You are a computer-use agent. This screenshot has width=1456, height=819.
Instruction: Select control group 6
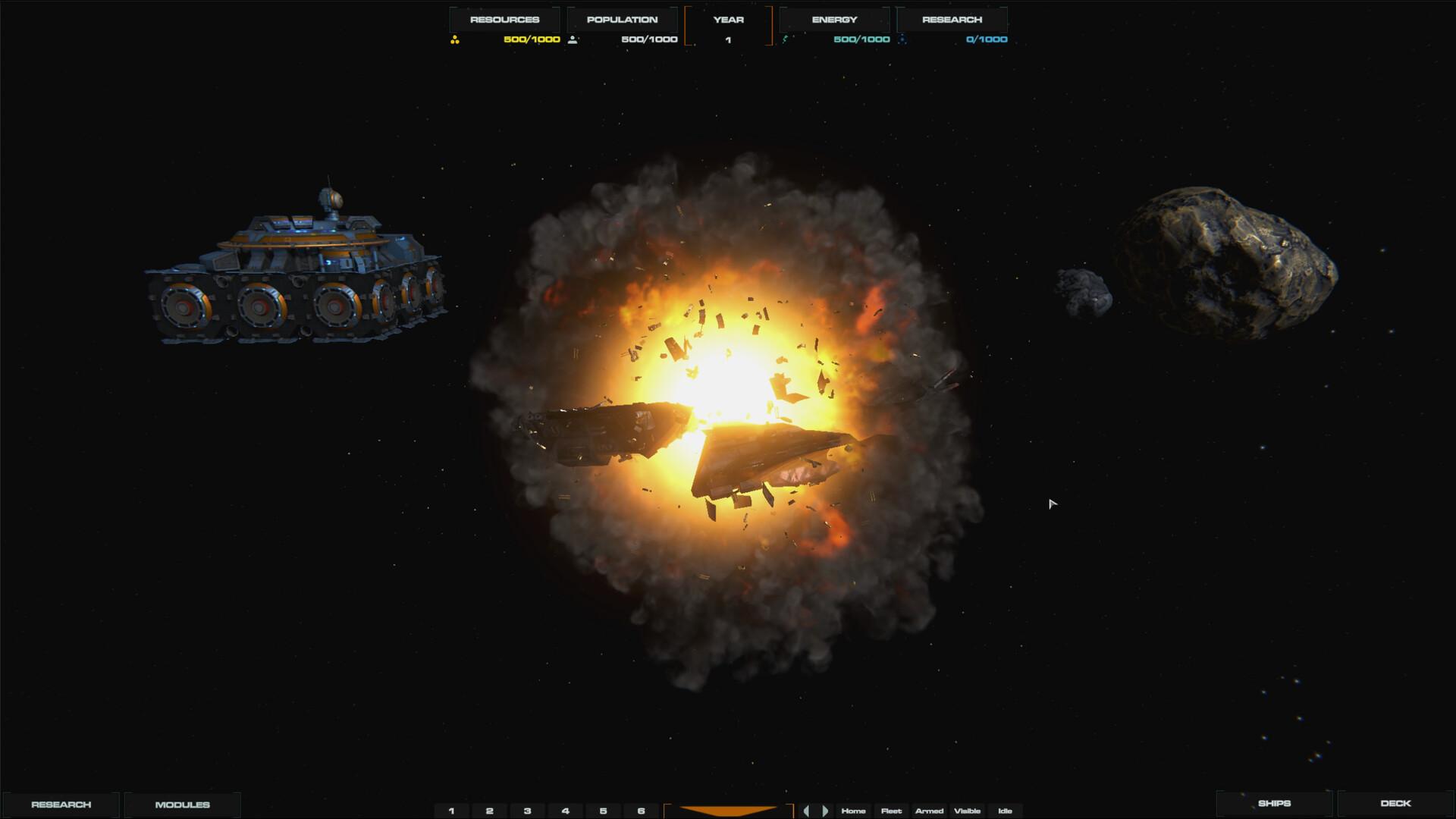pos(642,811)
